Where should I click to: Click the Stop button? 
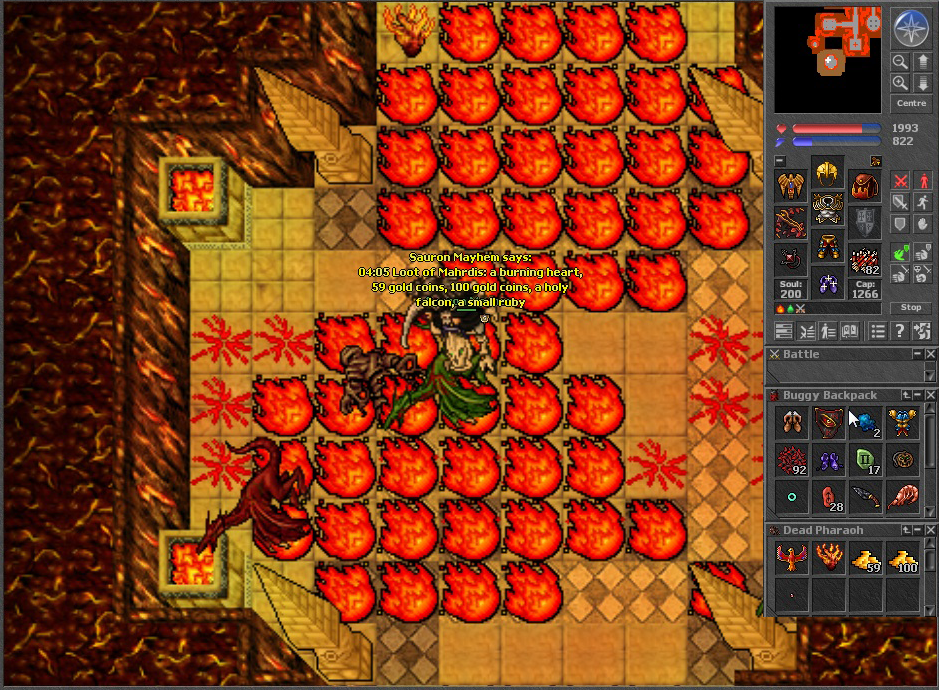click(x=911, y=307)
